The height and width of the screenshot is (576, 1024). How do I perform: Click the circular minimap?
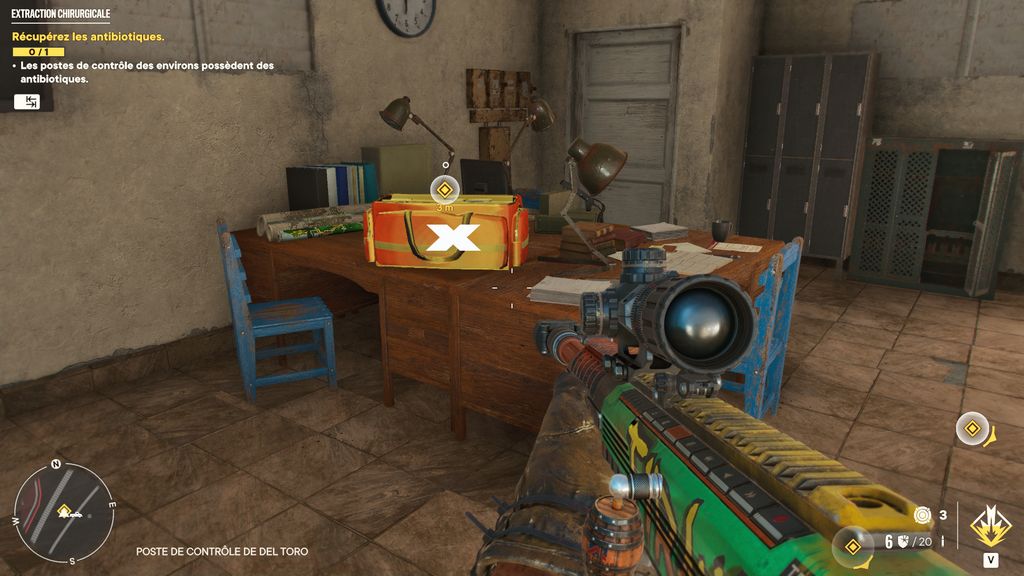click(x=64, y=511)
